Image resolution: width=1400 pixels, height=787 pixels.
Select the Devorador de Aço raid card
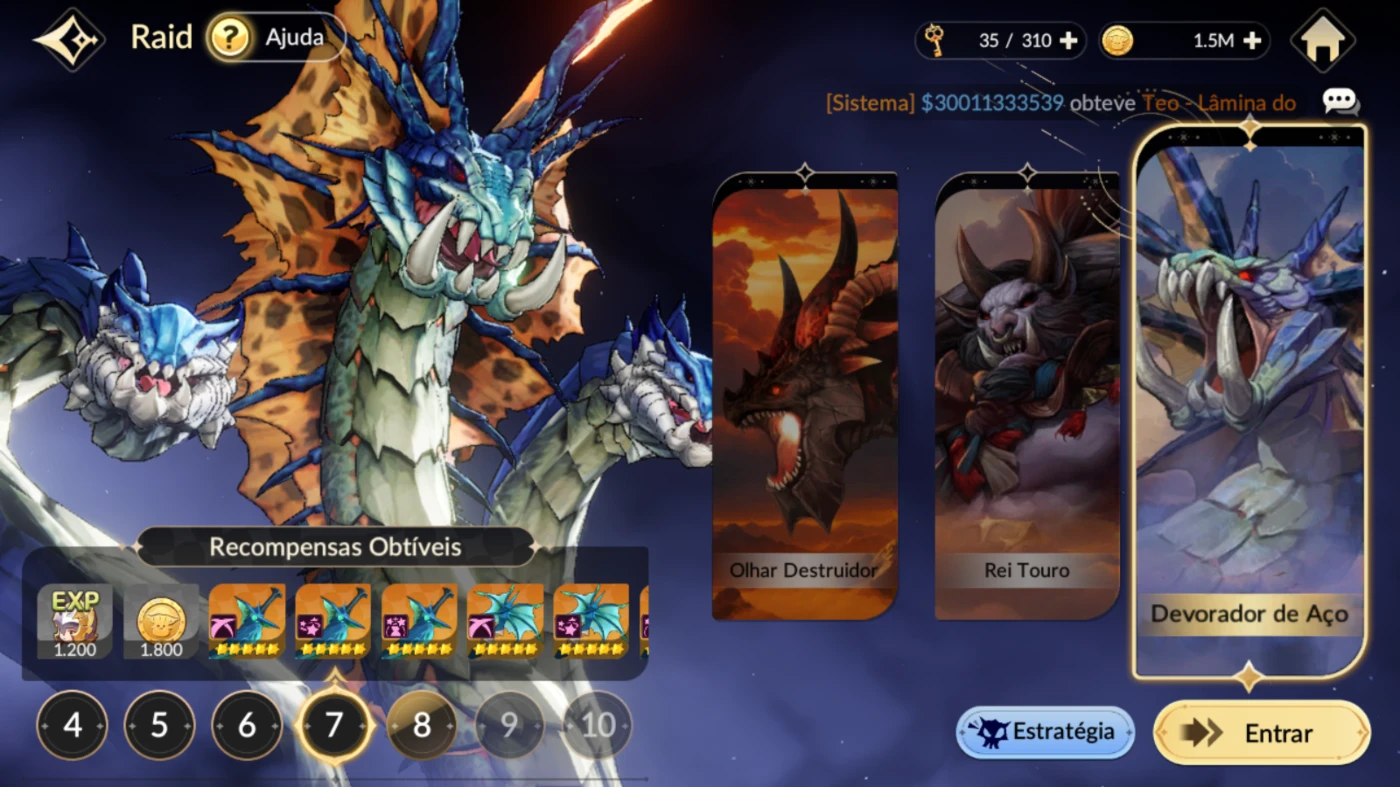pyautogui.click(x=1249, y=400)
